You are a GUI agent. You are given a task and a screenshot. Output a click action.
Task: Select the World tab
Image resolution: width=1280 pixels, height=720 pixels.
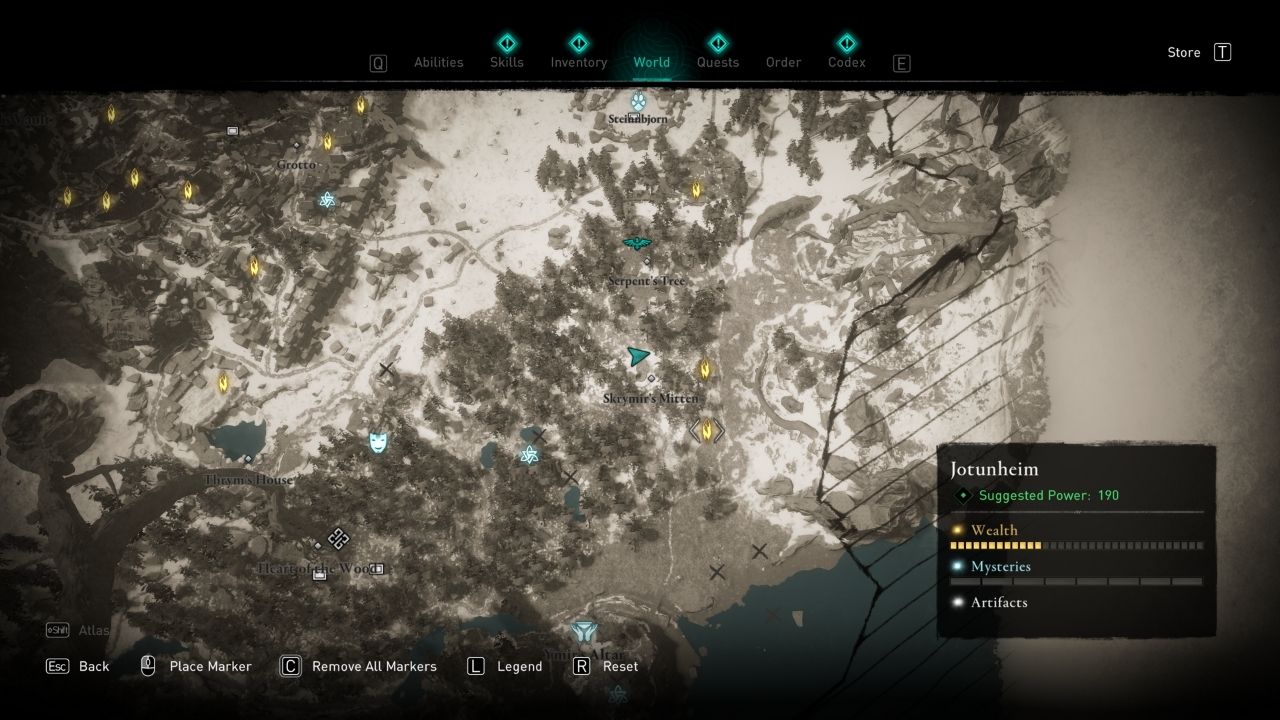coord(651,62)
